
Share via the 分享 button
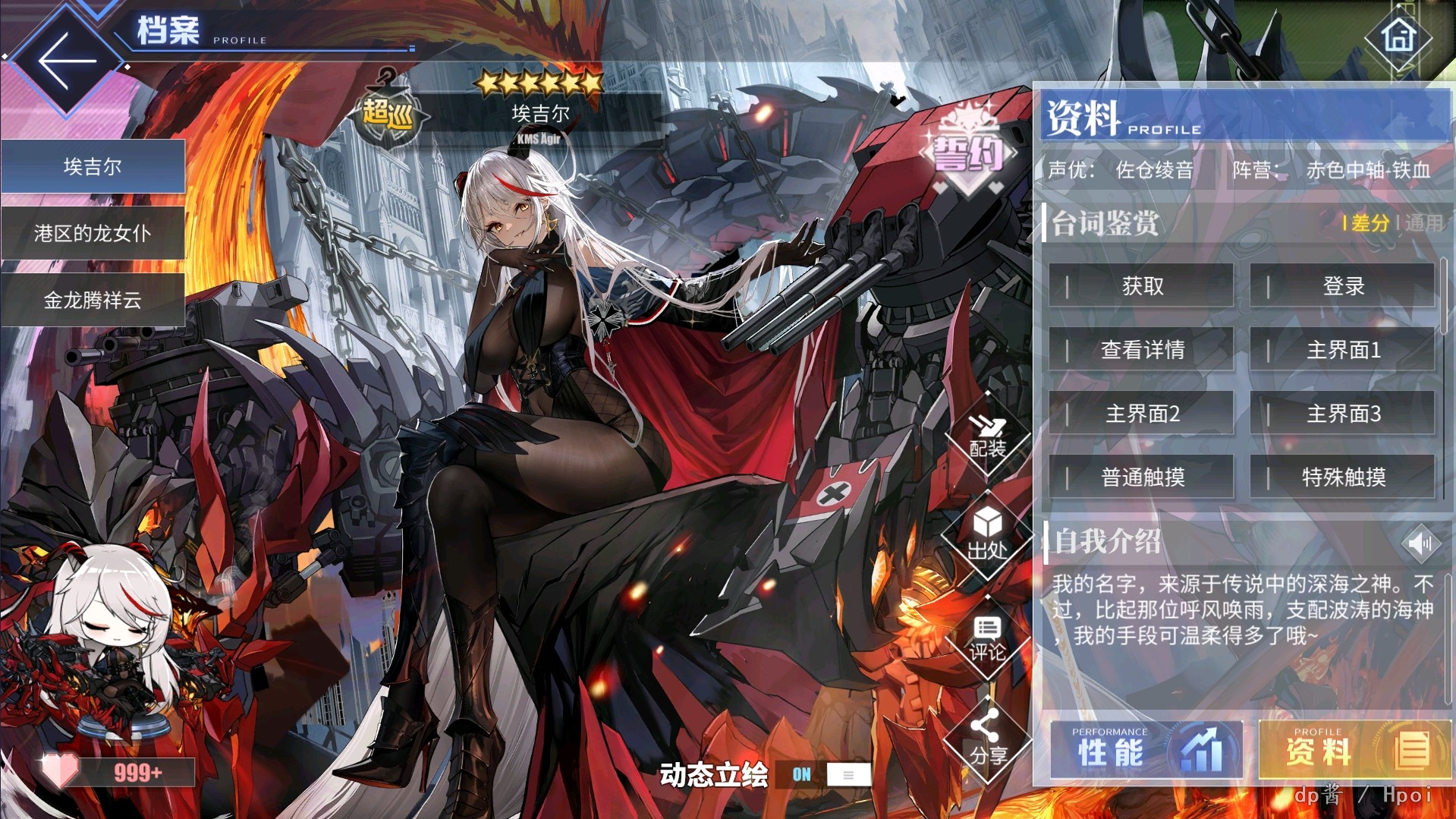tap(987, 740)
